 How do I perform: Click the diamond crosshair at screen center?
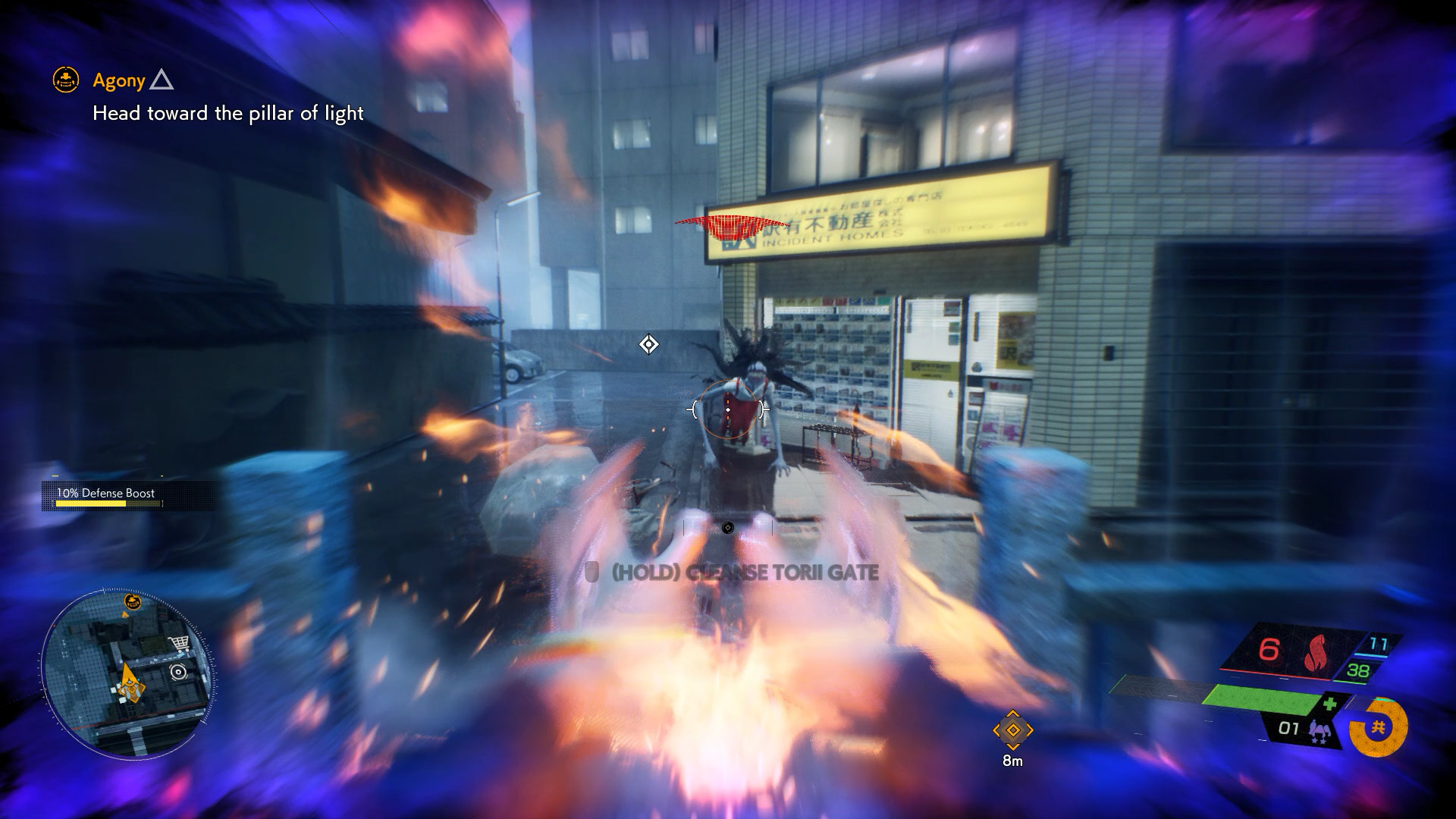[x=648, y=344]
